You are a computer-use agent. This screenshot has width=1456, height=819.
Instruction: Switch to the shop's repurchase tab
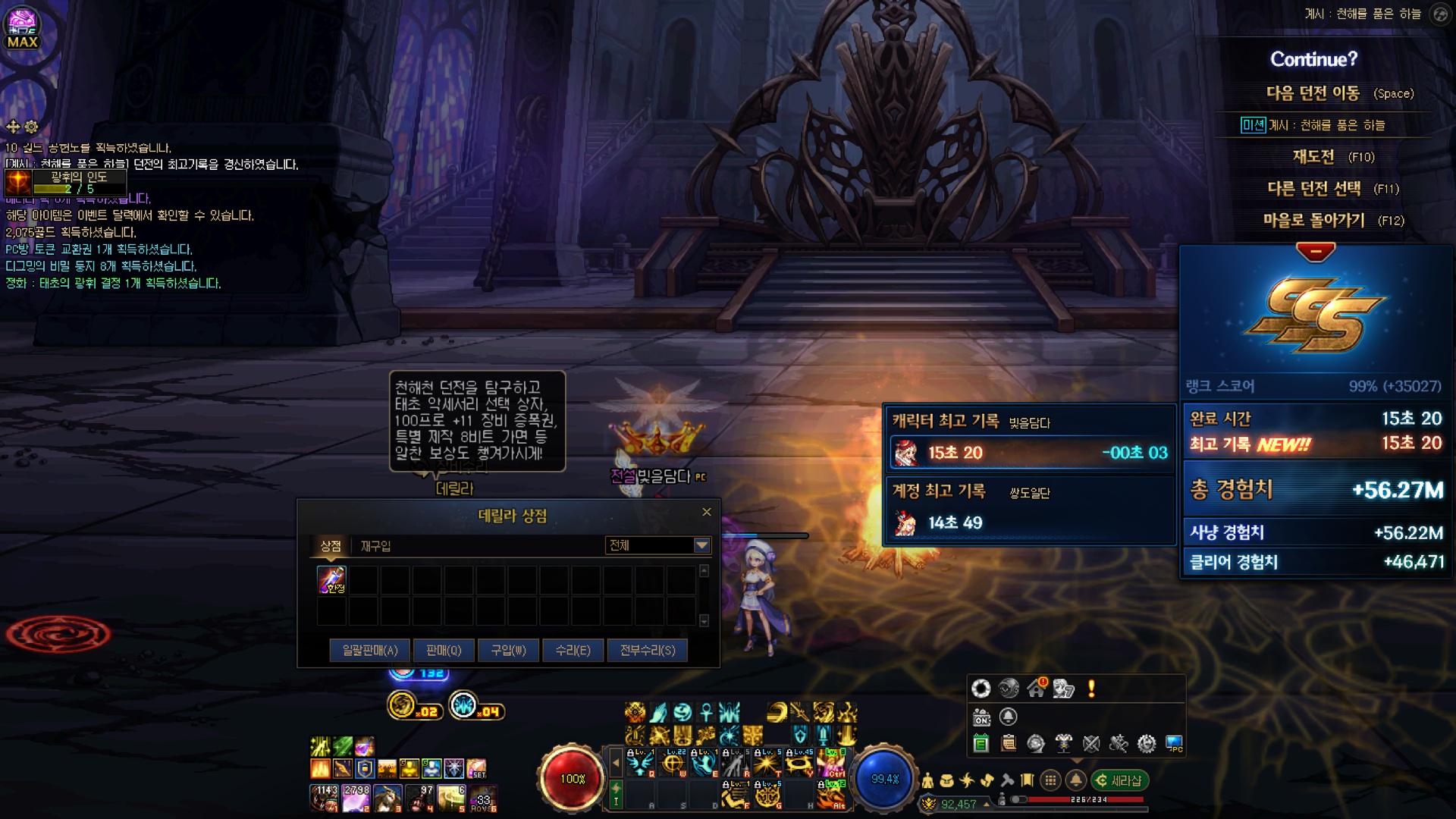375,546
